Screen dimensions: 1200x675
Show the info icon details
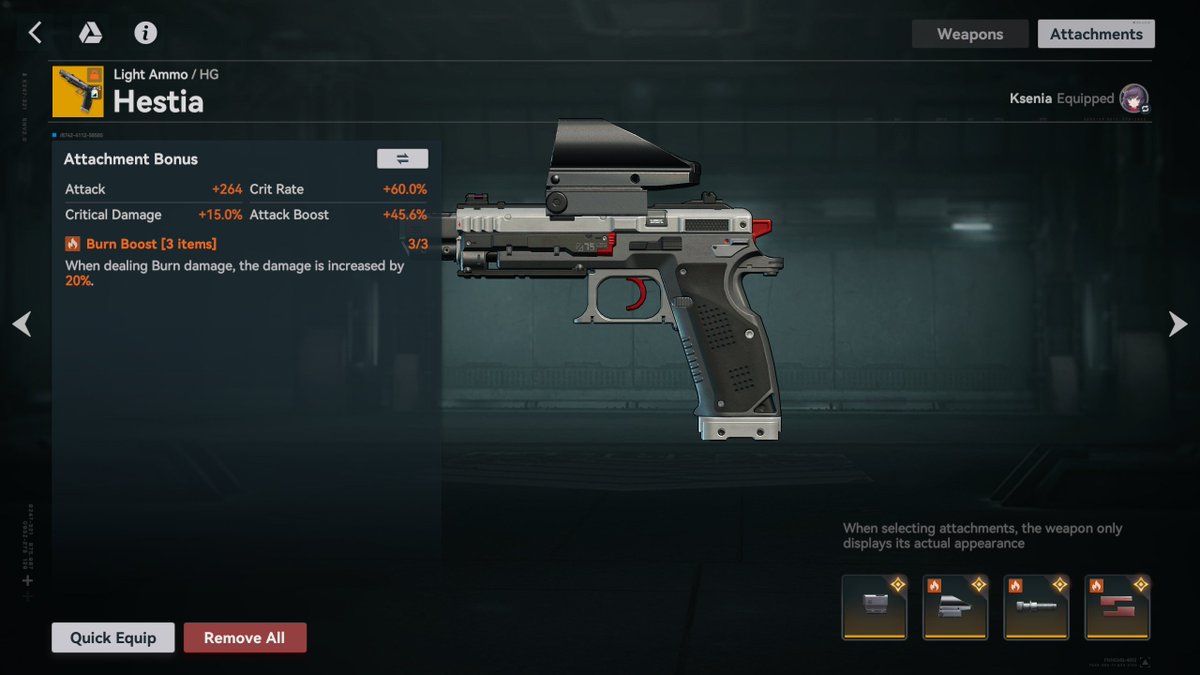tap(146, 33)
